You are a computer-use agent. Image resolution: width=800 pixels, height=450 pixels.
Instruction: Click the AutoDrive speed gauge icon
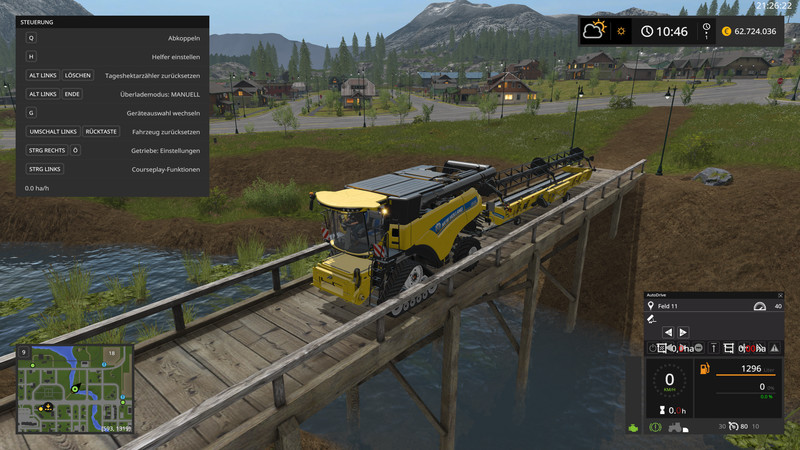pos(759,305)
